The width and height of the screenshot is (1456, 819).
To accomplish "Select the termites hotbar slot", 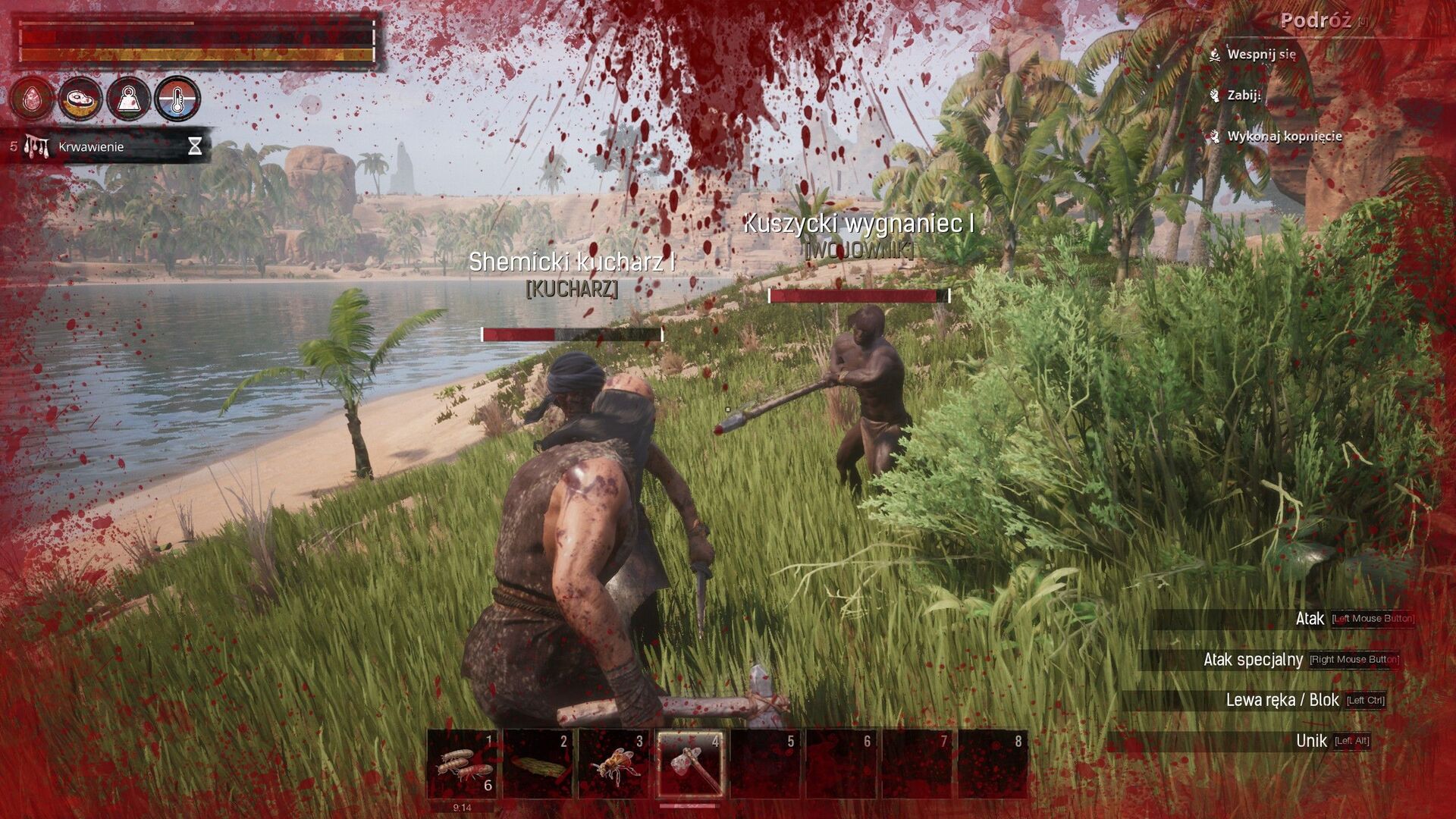I will (x=463, y=764).
